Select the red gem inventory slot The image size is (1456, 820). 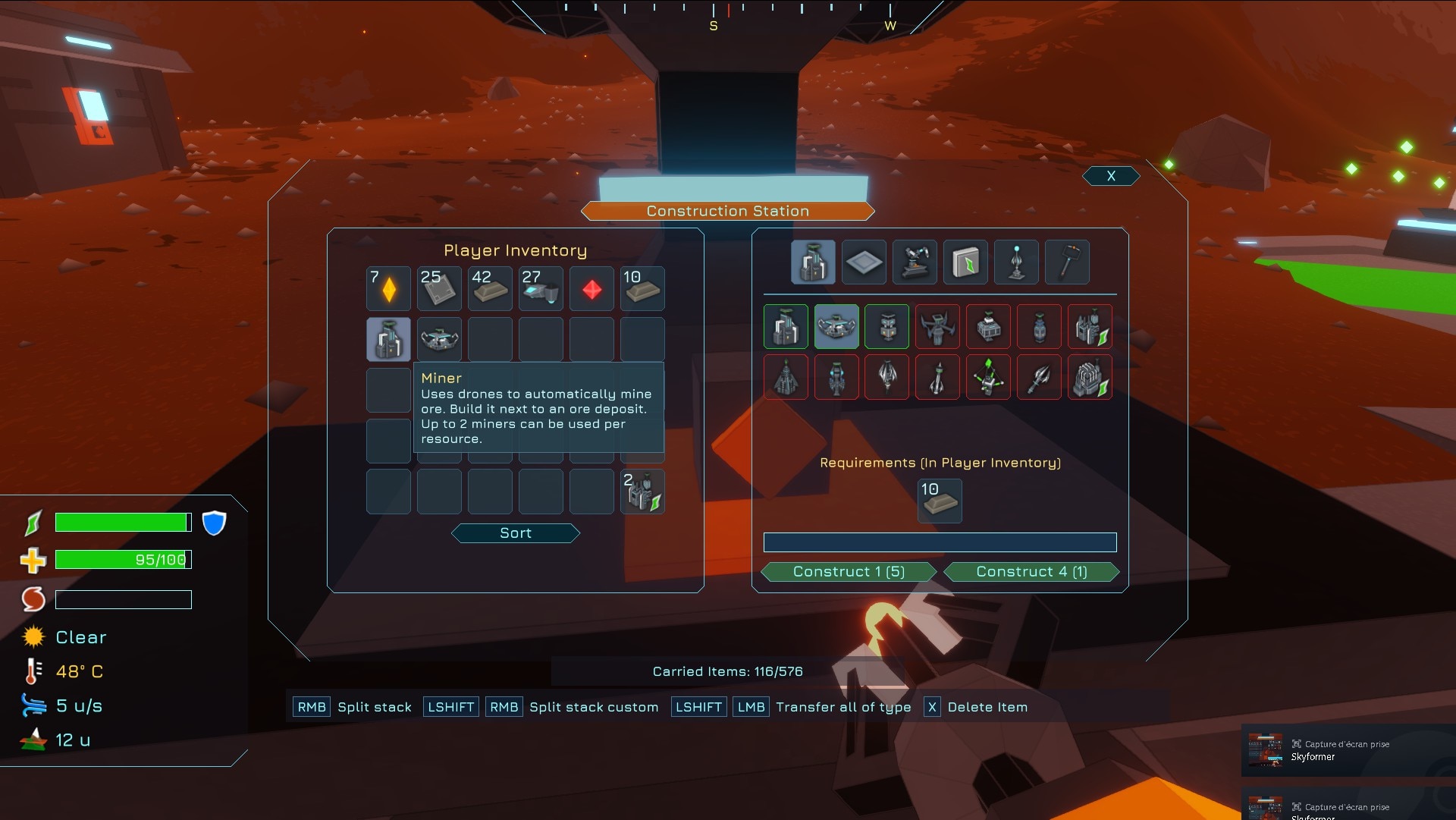[x=591, y=288]
